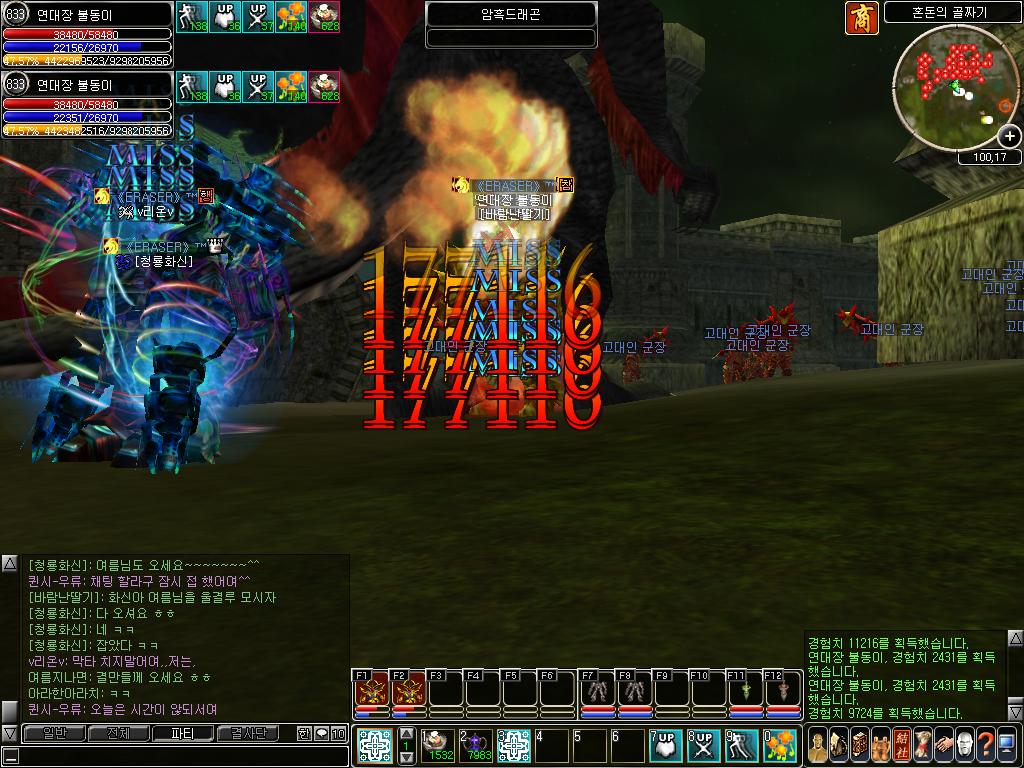Click the speech bubble chat button

[x=321, y=733]
